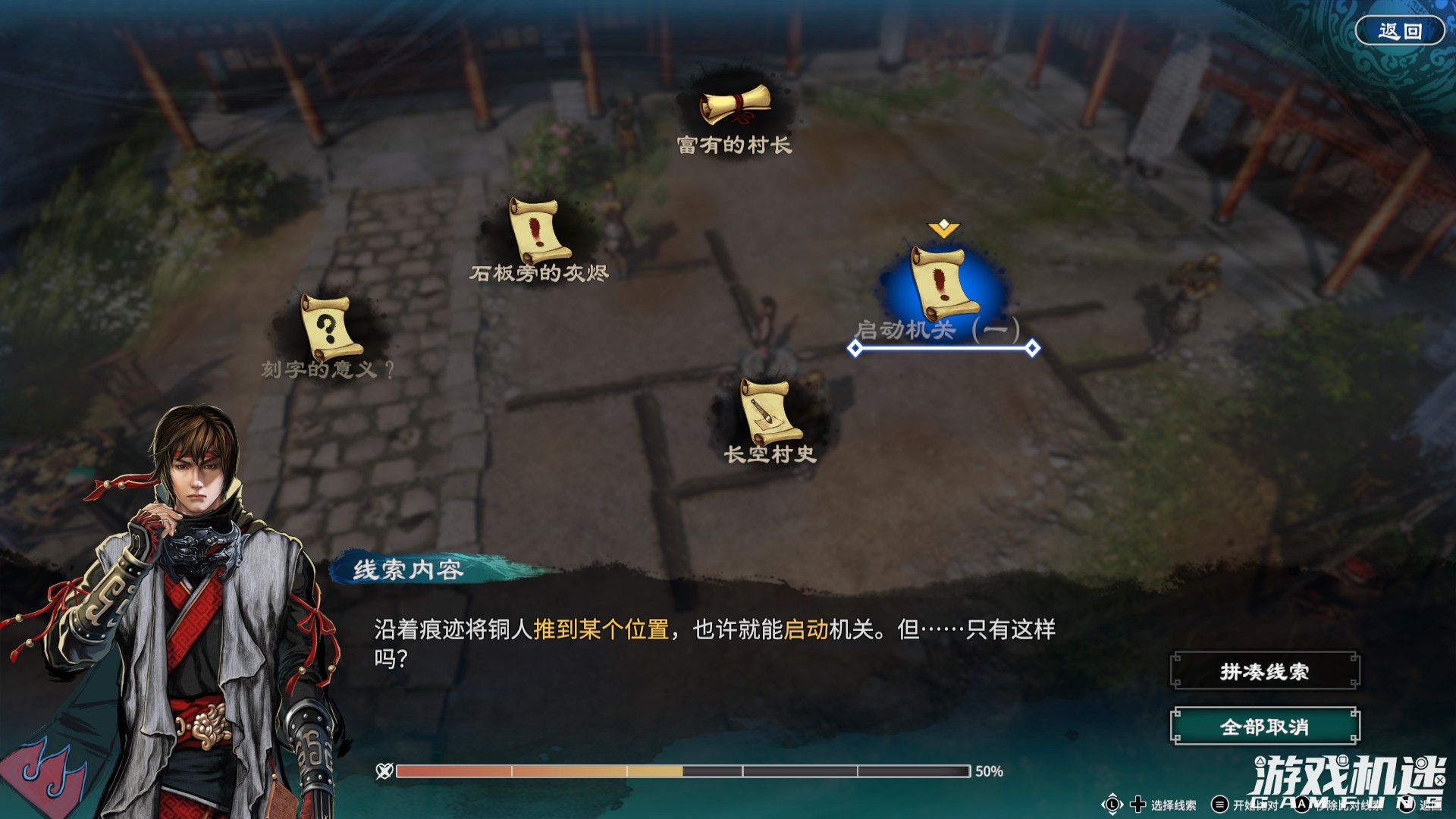
Task: Click the round menu button icon near 开始比对
Action: tap(1219, 804)
